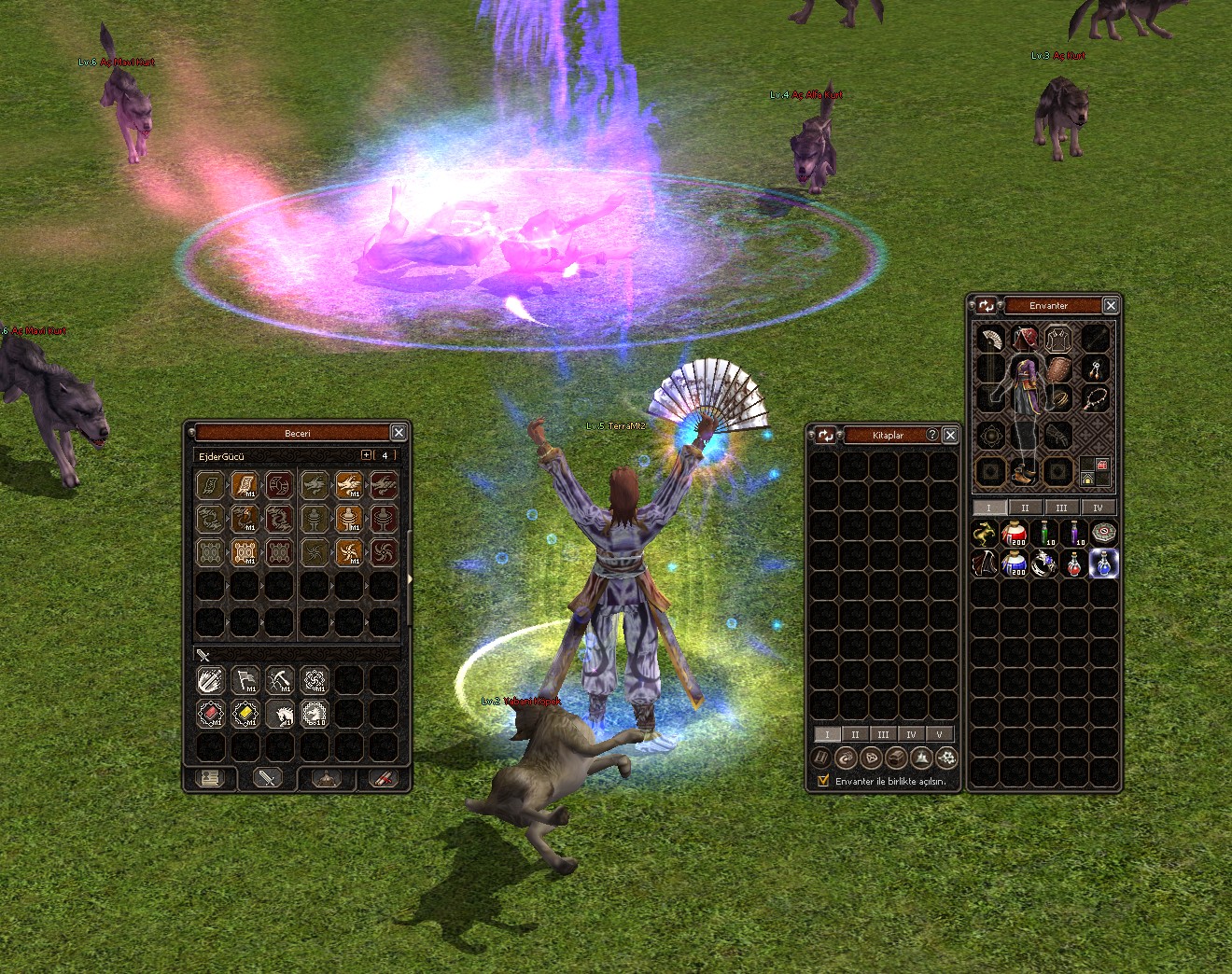The width and height of the screenshot is (1232, 974).
Task: Select the equipped fan weapon slot
Action: click(991, 339)
